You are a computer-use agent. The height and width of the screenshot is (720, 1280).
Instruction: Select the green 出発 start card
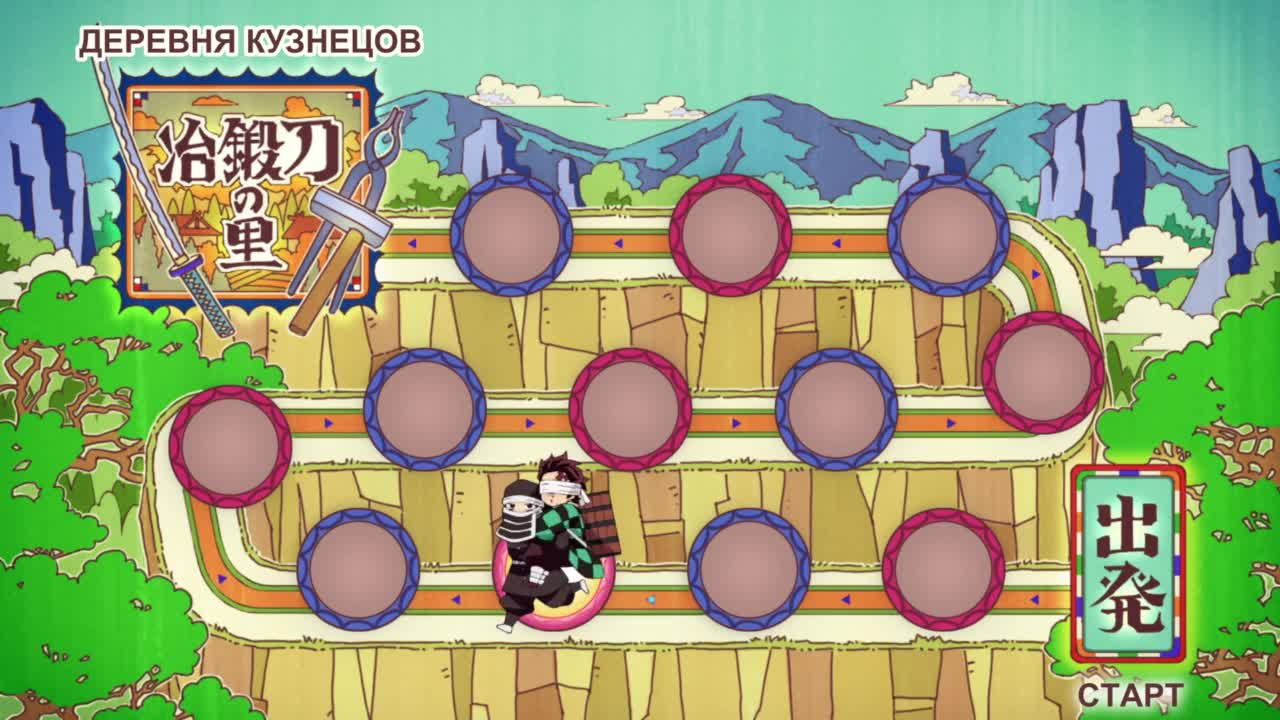[x=1128, y=565]
